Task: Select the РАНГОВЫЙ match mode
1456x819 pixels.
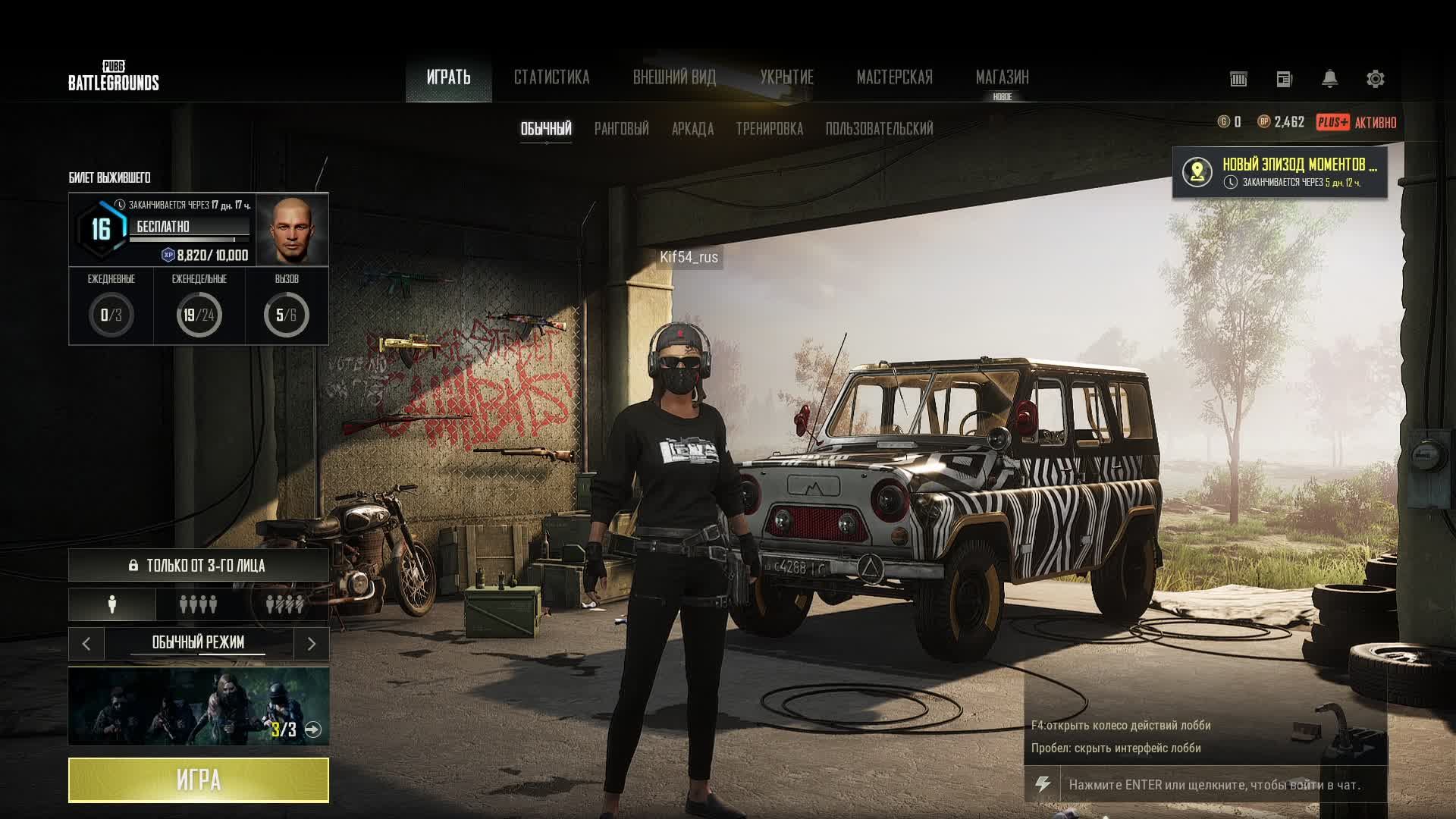Action: 621,129
